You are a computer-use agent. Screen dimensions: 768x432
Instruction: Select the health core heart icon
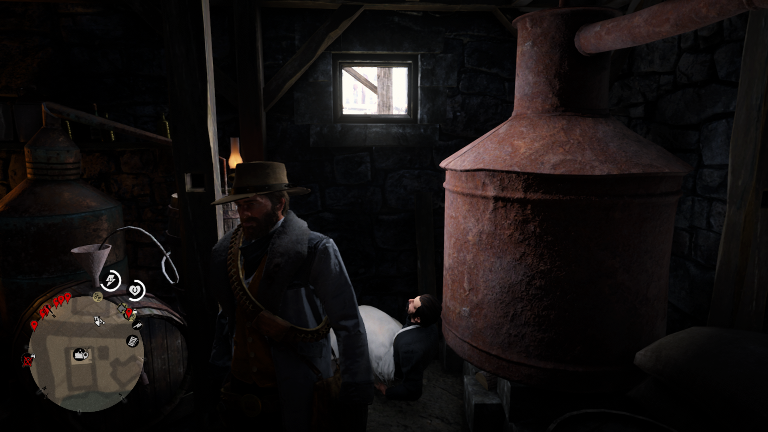pos(135,290)
